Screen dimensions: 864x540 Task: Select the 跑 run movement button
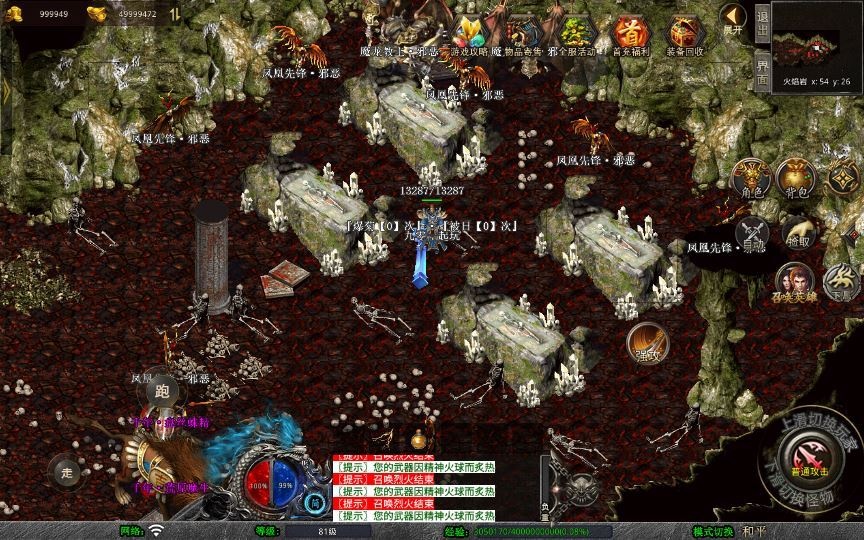(x=162, y=392)
